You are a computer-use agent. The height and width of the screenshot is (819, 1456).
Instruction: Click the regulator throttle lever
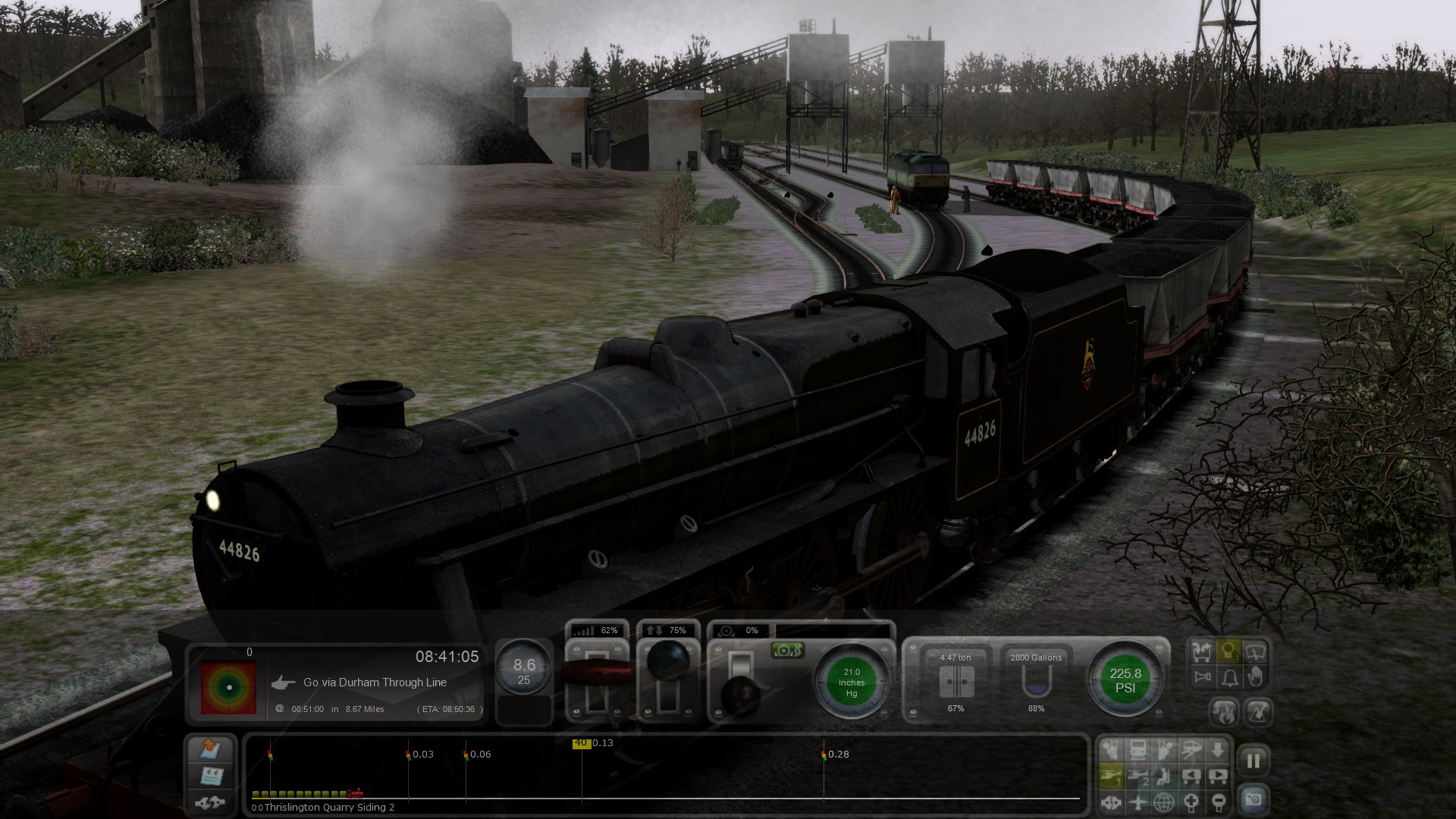pyautogui.click(x=597, y=673)
